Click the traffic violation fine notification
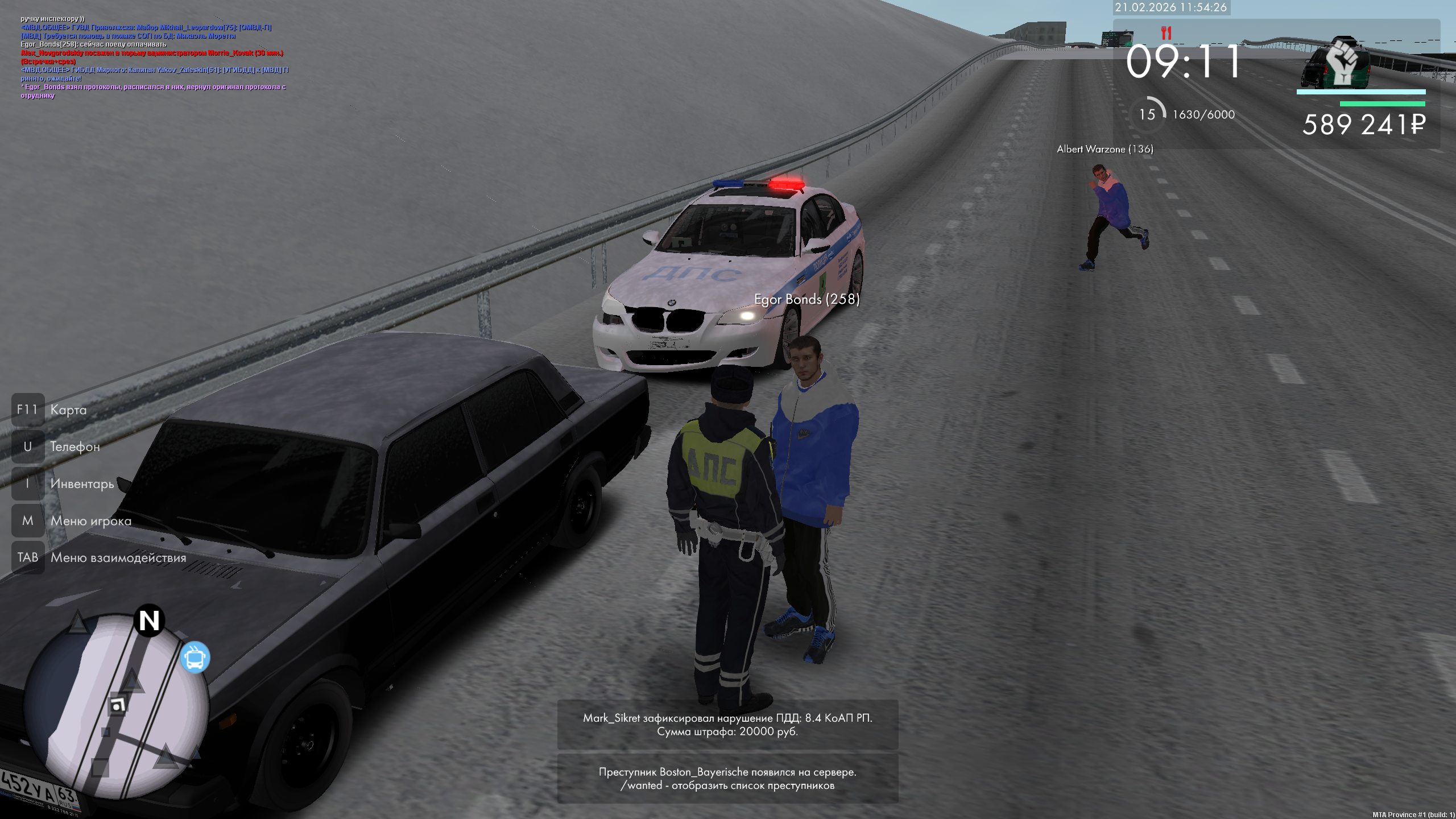 click(x=727, y=725)
